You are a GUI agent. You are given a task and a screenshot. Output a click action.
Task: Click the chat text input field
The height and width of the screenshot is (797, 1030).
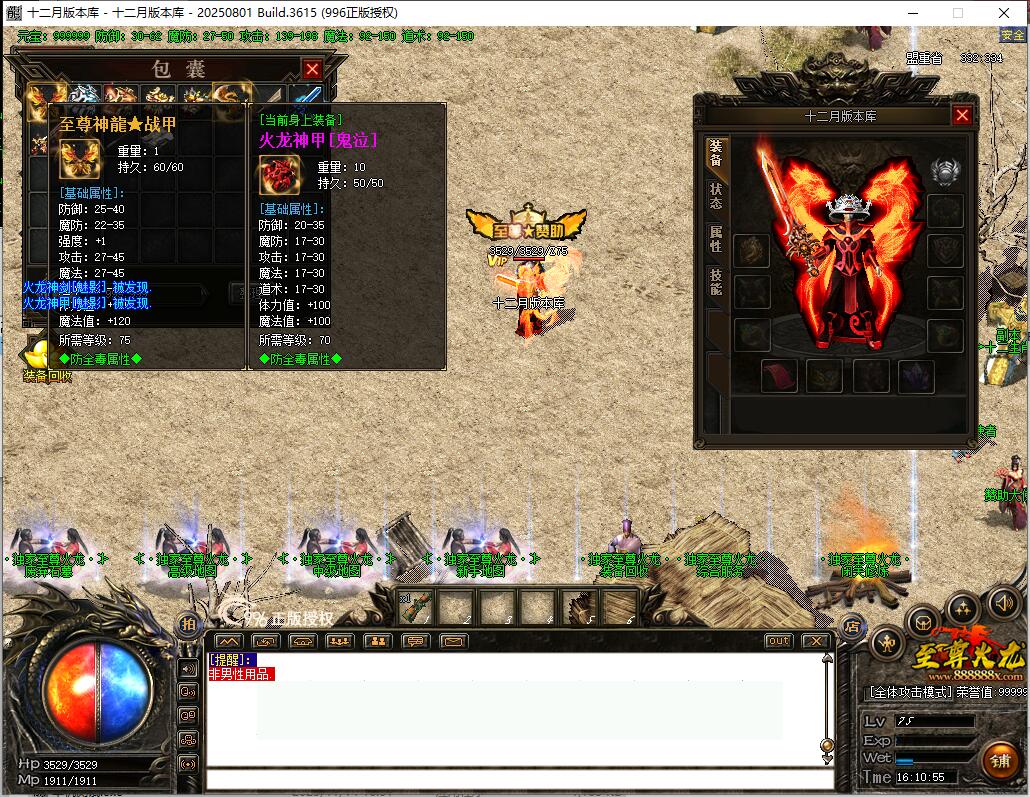[x=520, y=780]
